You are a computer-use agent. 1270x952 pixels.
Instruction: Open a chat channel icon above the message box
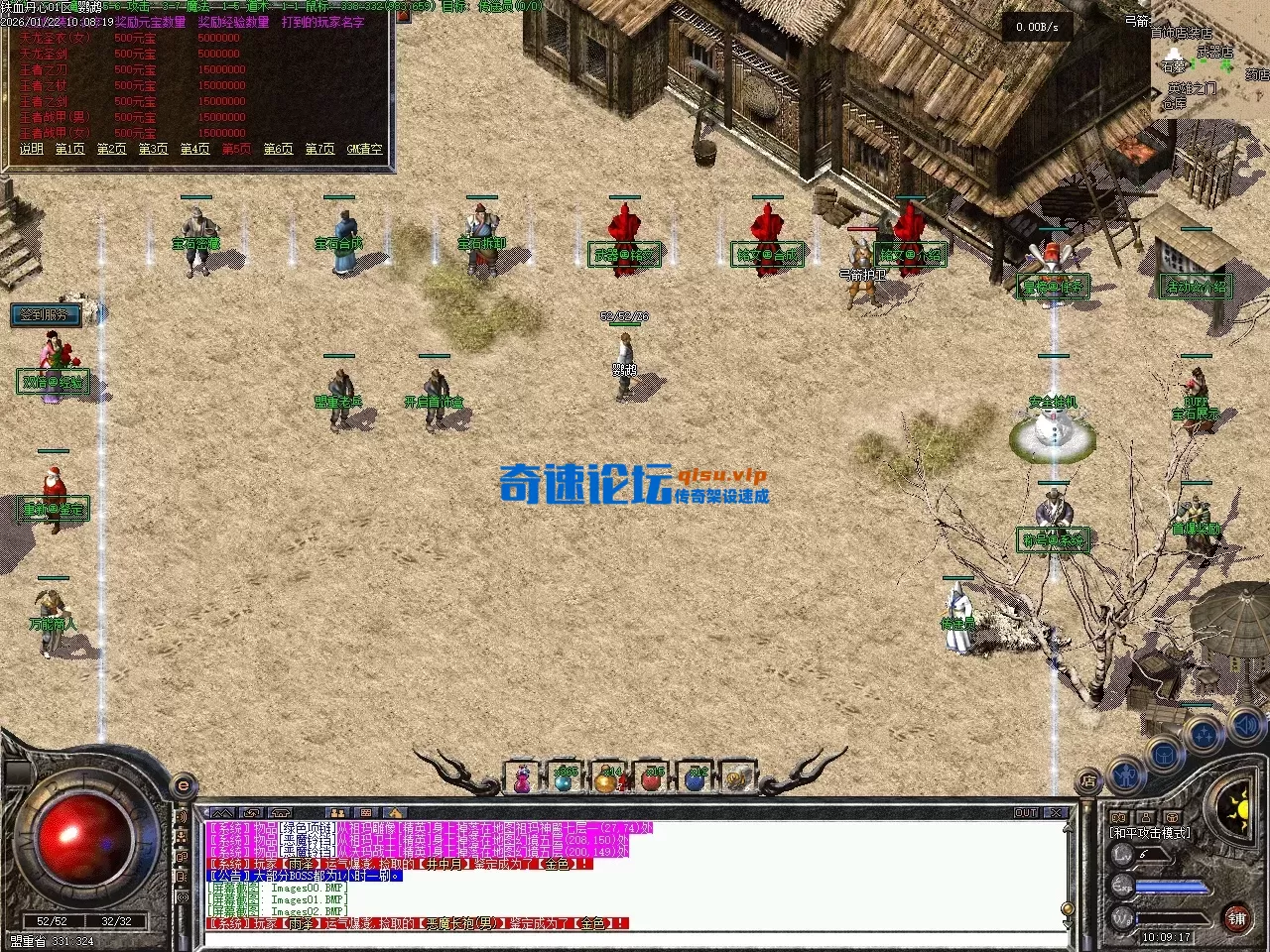(x=337, y=813)
